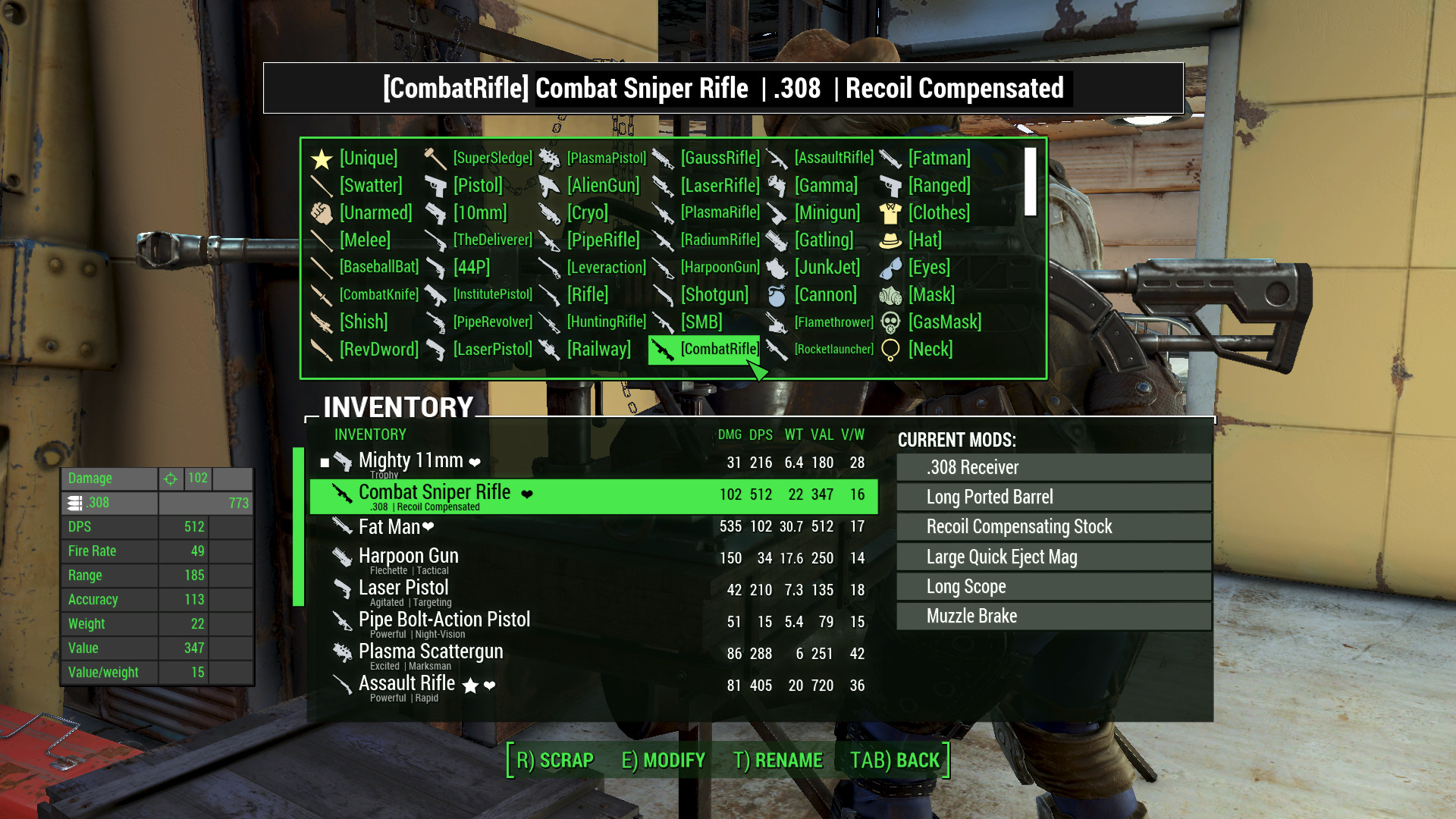Click the Unarmed fist icon
The height and width of the screenshot is (819, 1456).
tap(322, 213)
